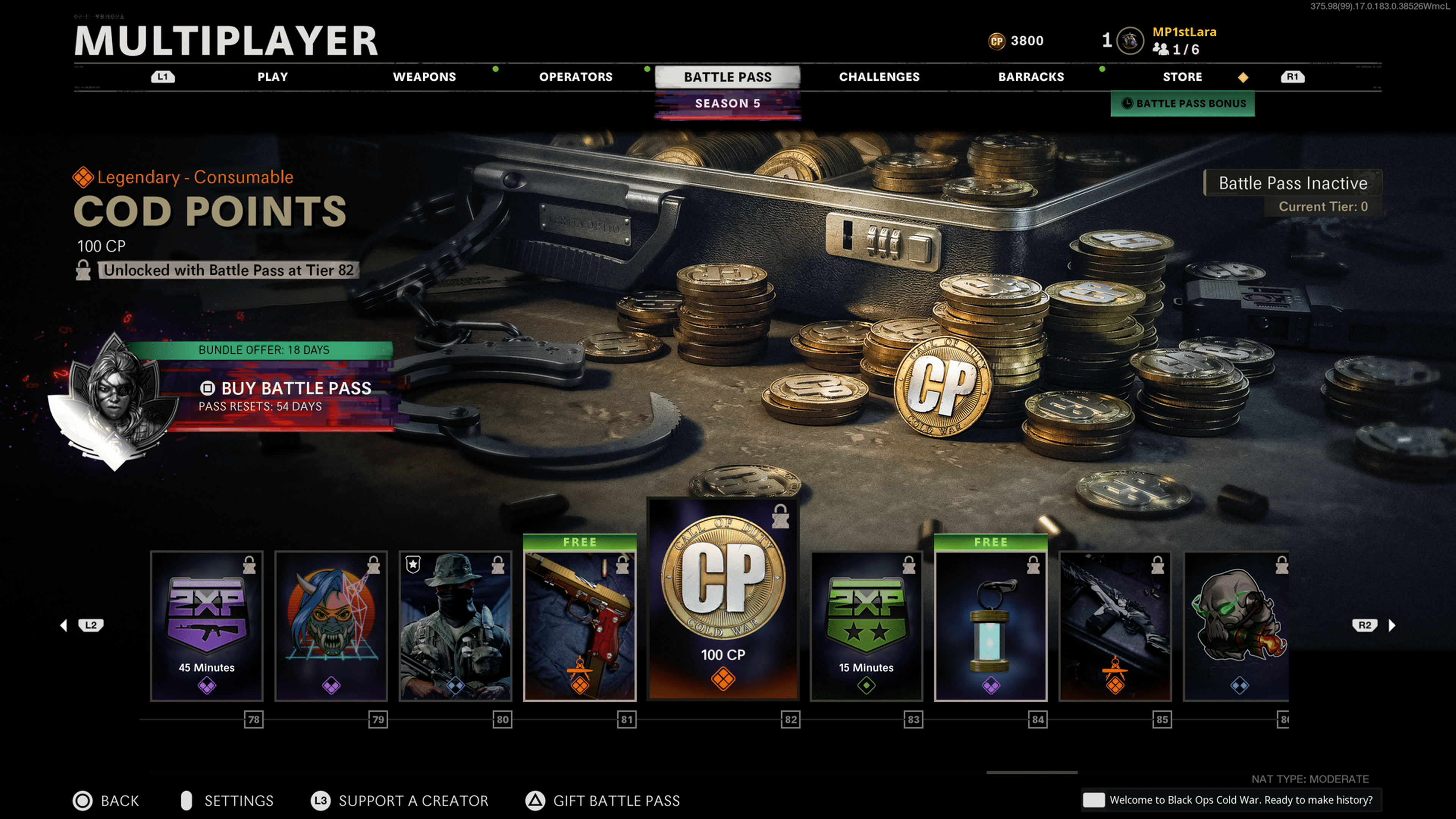Select the free lantern weapon charm tile
The image size is (1456, 819).
pyautogui.click(x=991, y=622)
